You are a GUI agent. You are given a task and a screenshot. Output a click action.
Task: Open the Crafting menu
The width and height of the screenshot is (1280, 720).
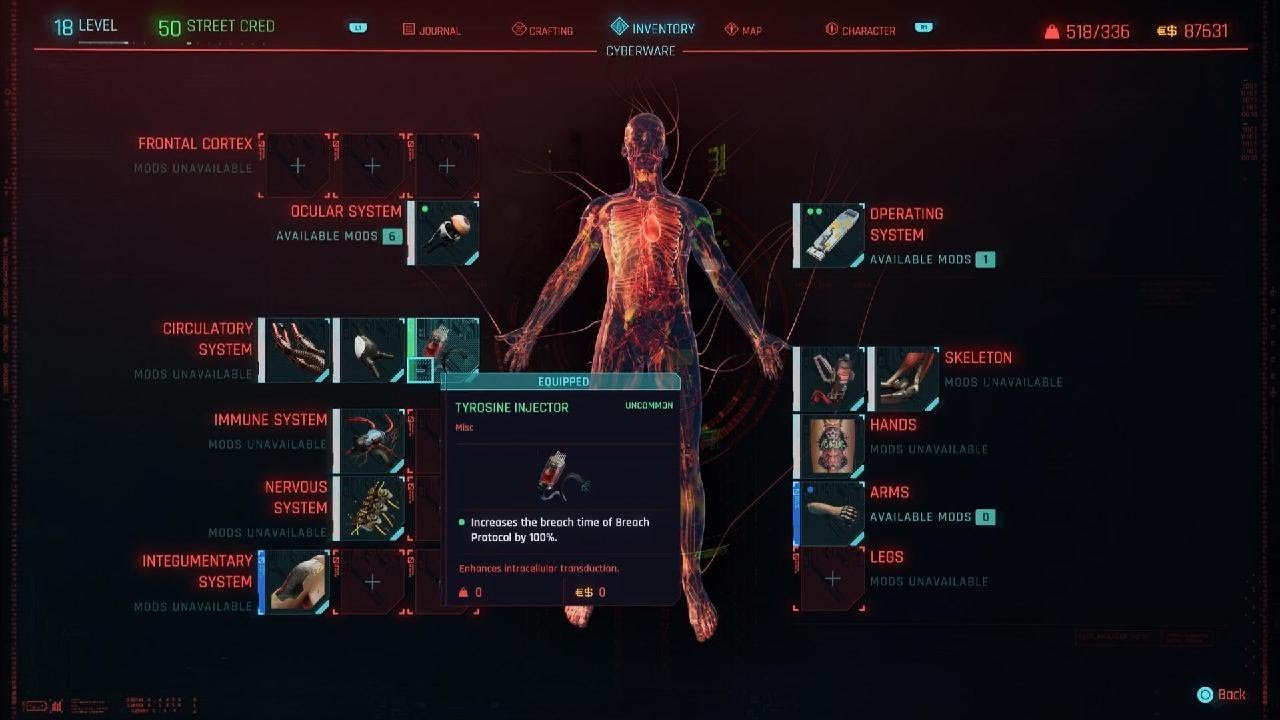(545, 30)
